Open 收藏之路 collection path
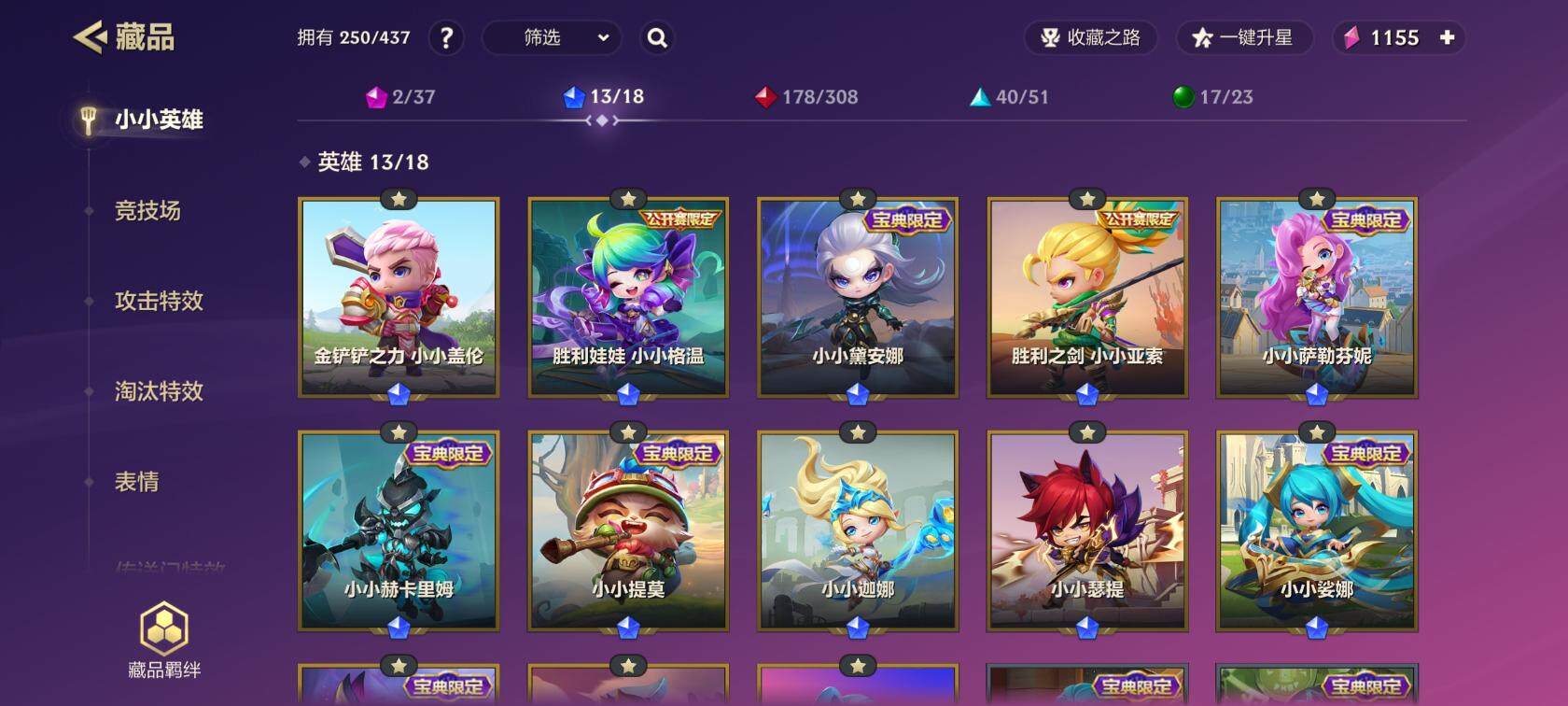The height and width of the screenshot is (706, 1568). click(1090, 38)
